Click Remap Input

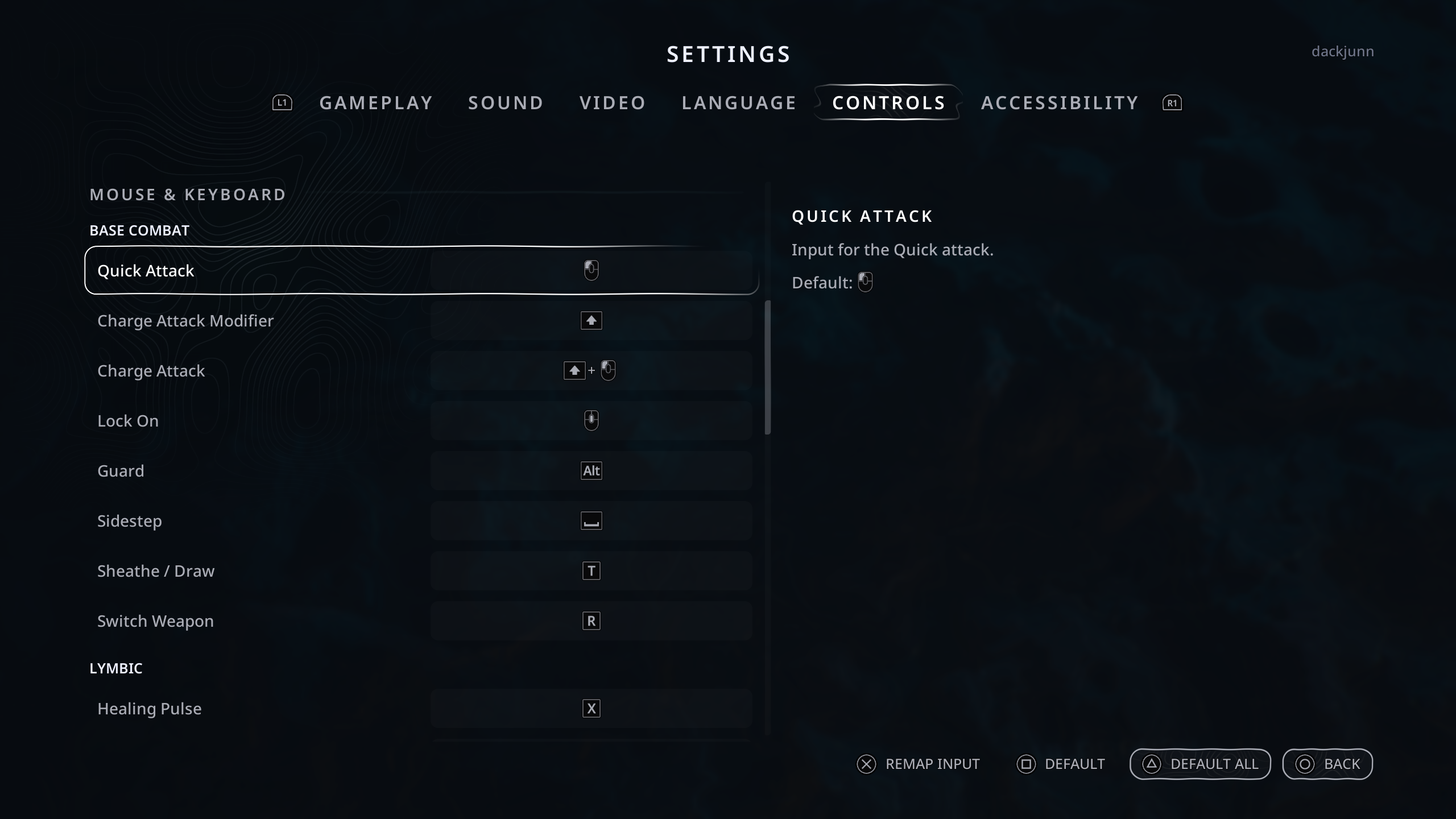pyautogui.click(x=919, y=764)
